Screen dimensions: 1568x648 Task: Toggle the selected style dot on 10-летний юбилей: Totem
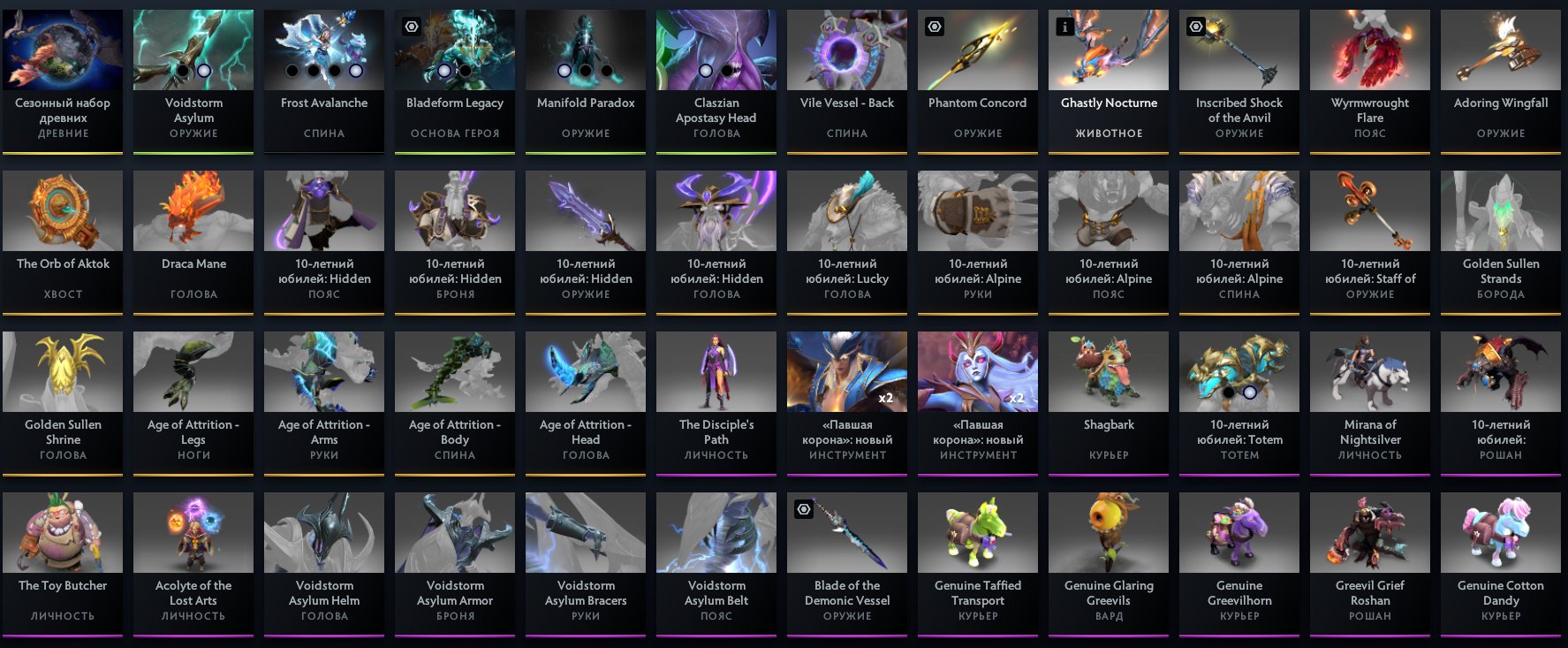1250,393
